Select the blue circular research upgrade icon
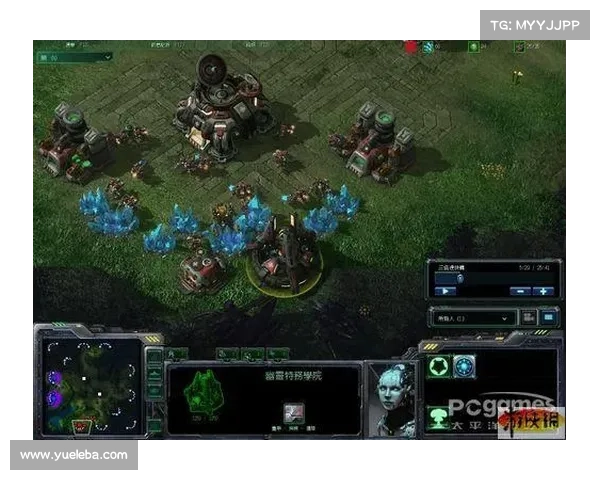This screenshot has height=480, width=600. (x=464, y=366)
